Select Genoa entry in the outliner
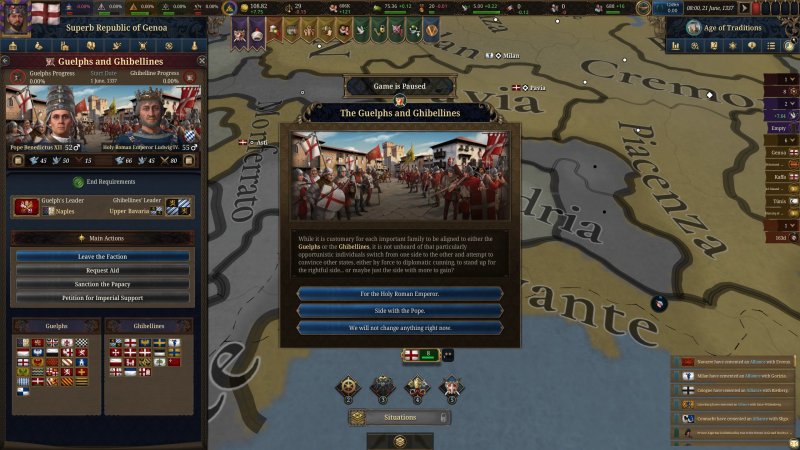 point(779,152)
